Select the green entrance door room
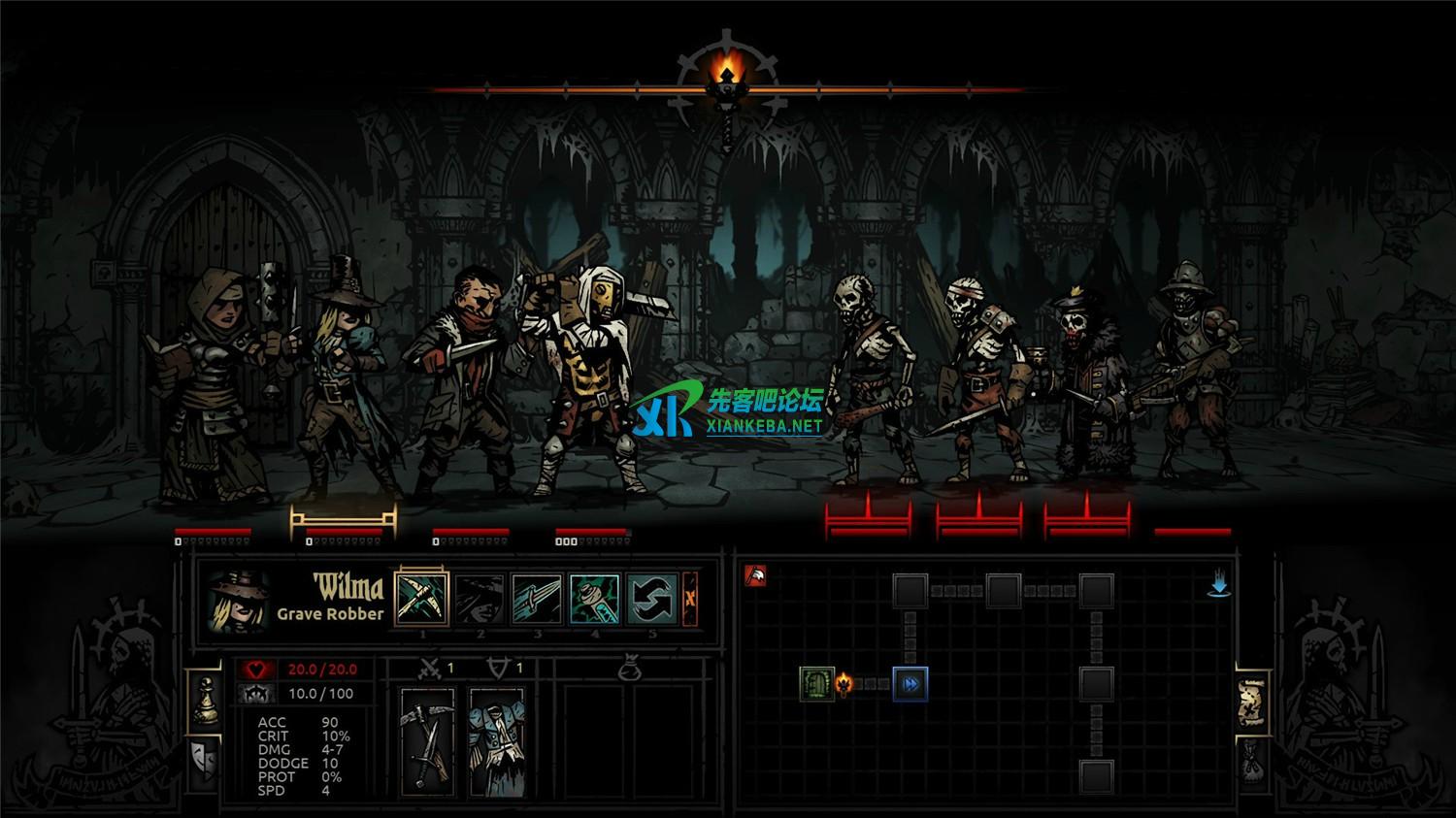1456x818 pixels. coord(817,684)
